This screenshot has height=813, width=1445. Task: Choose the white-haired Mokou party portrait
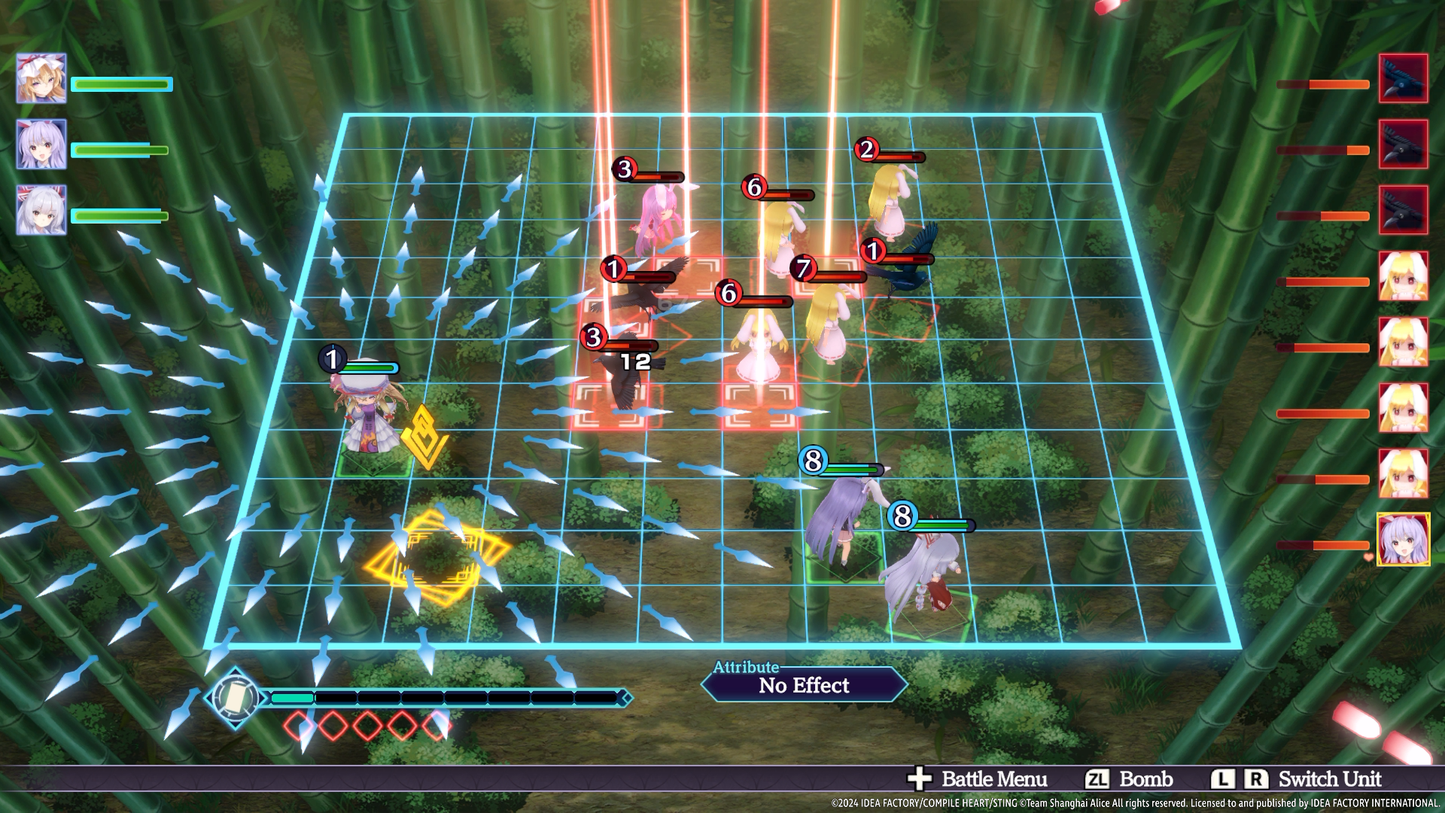click(x=41, y=210)
